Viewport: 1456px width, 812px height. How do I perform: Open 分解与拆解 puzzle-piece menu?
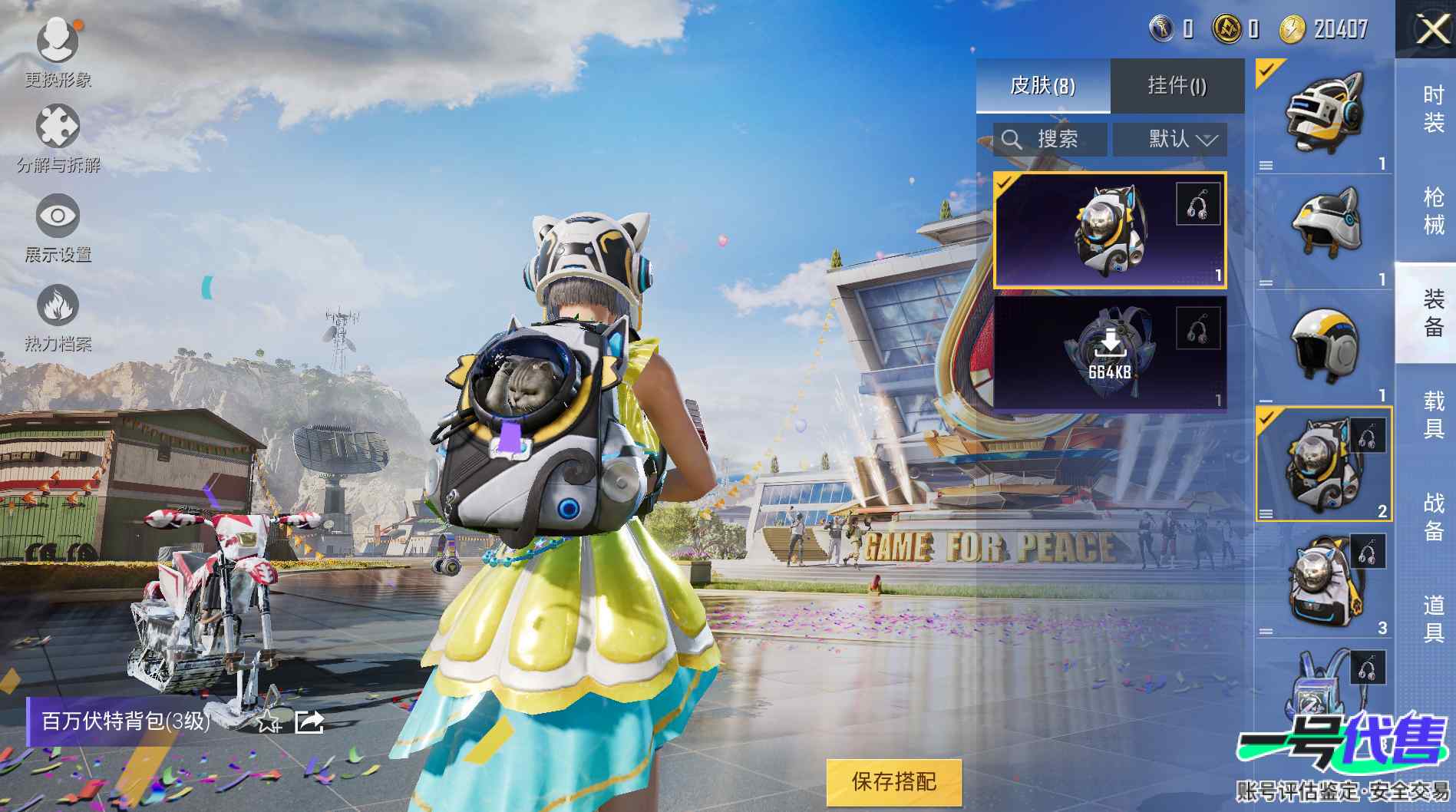click(x=58, y=128)
